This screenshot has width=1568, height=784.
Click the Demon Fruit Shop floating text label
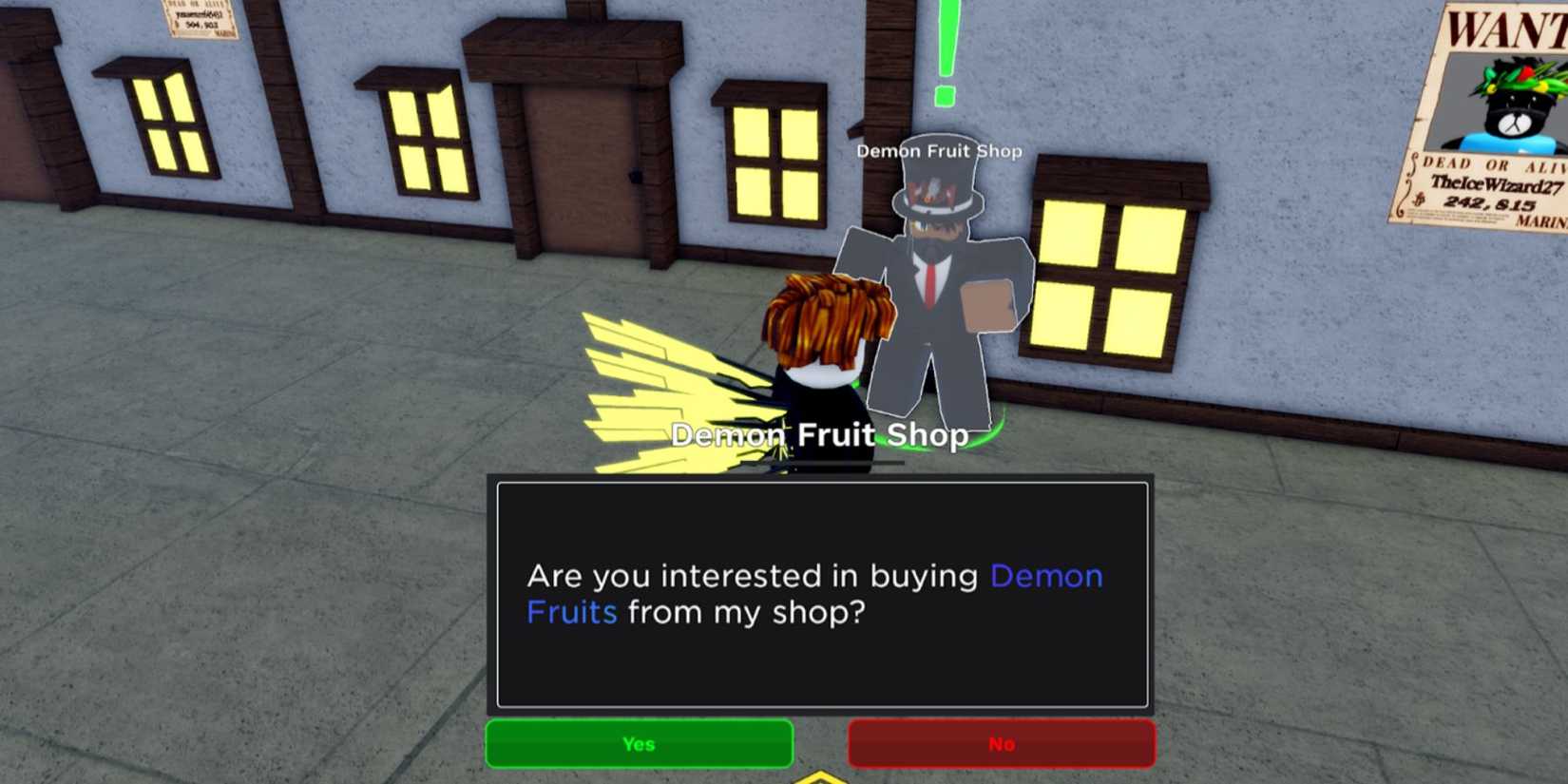[821, 435]
